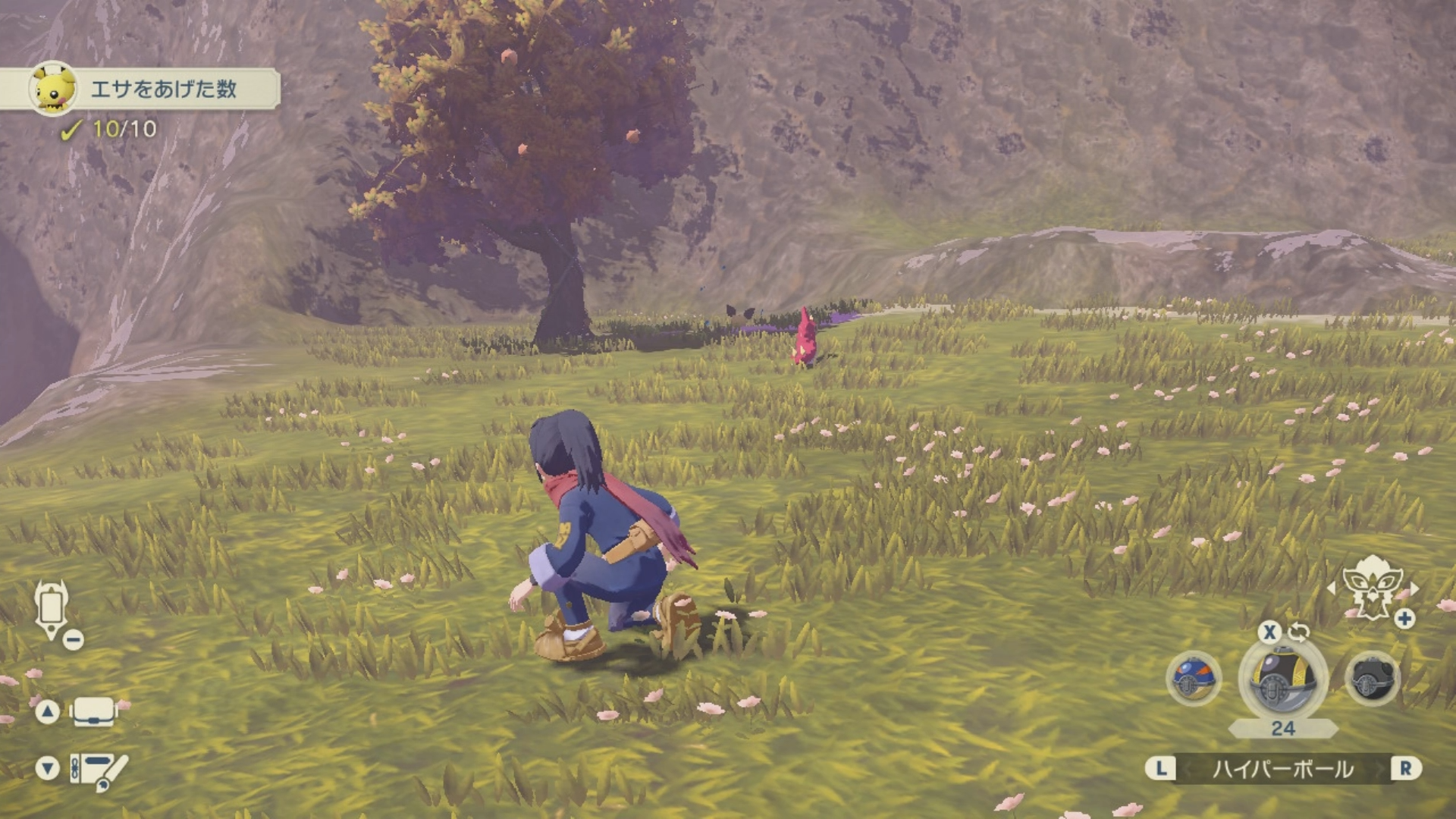Open the Pokédex notebook icon

(x=97, y=770)
